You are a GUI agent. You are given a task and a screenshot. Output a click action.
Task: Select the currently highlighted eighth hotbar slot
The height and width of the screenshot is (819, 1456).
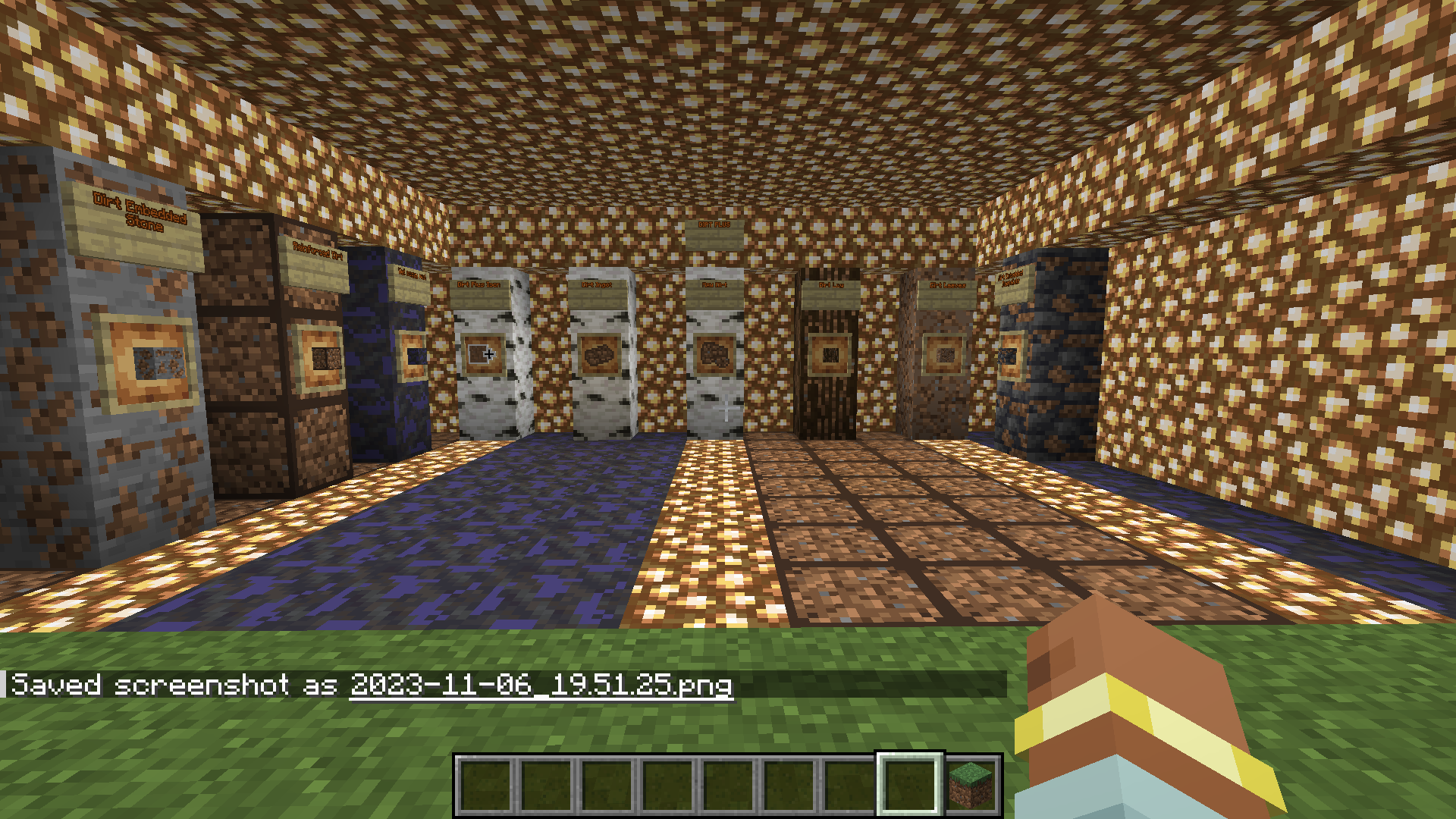(910, 783)
